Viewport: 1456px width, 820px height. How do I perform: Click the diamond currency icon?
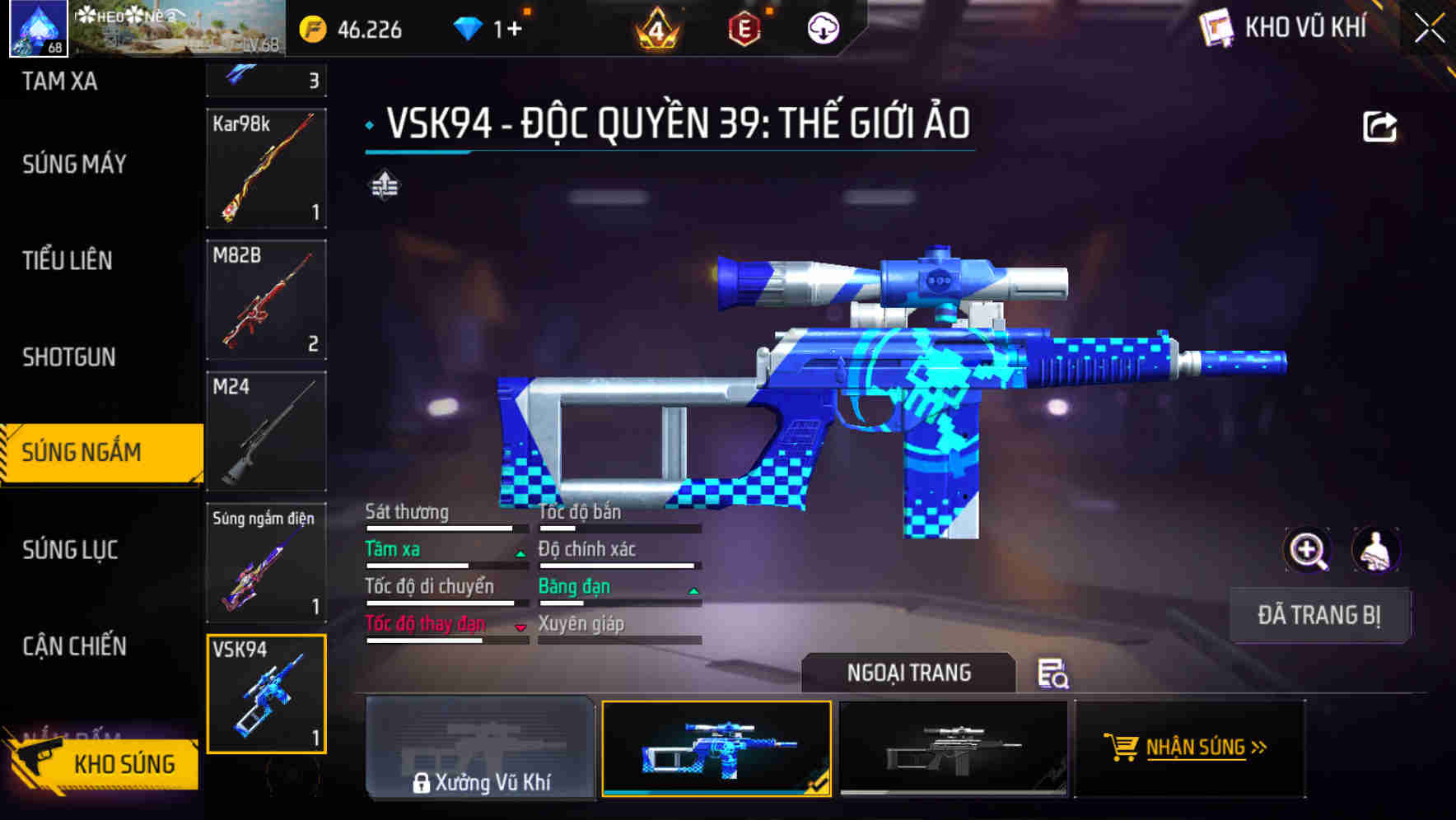pos(469,27)
